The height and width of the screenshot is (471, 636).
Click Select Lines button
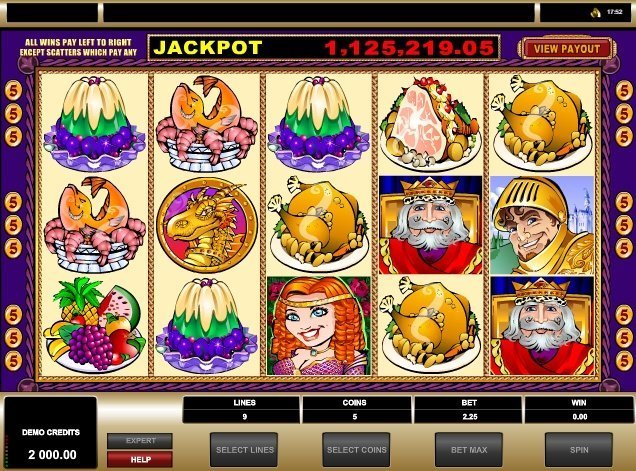[243, 450]
